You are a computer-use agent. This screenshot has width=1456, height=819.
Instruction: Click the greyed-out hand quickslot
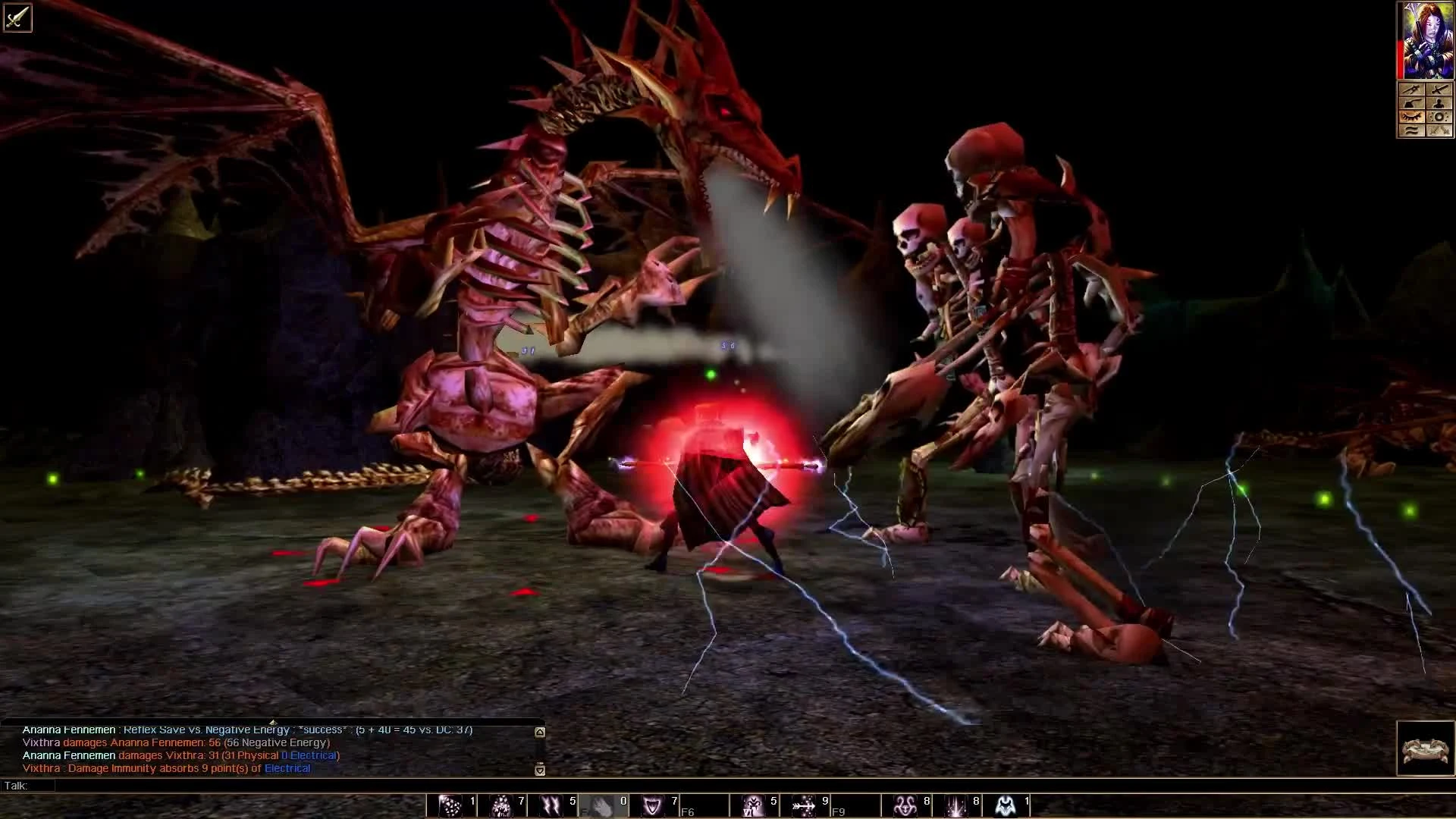click(x=601, y=806)
